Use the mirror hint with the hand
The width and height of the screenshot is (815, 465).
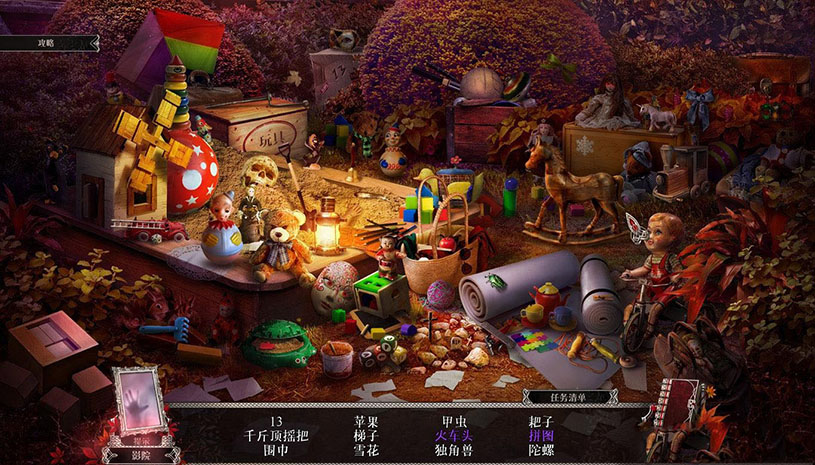click(135, 402)
